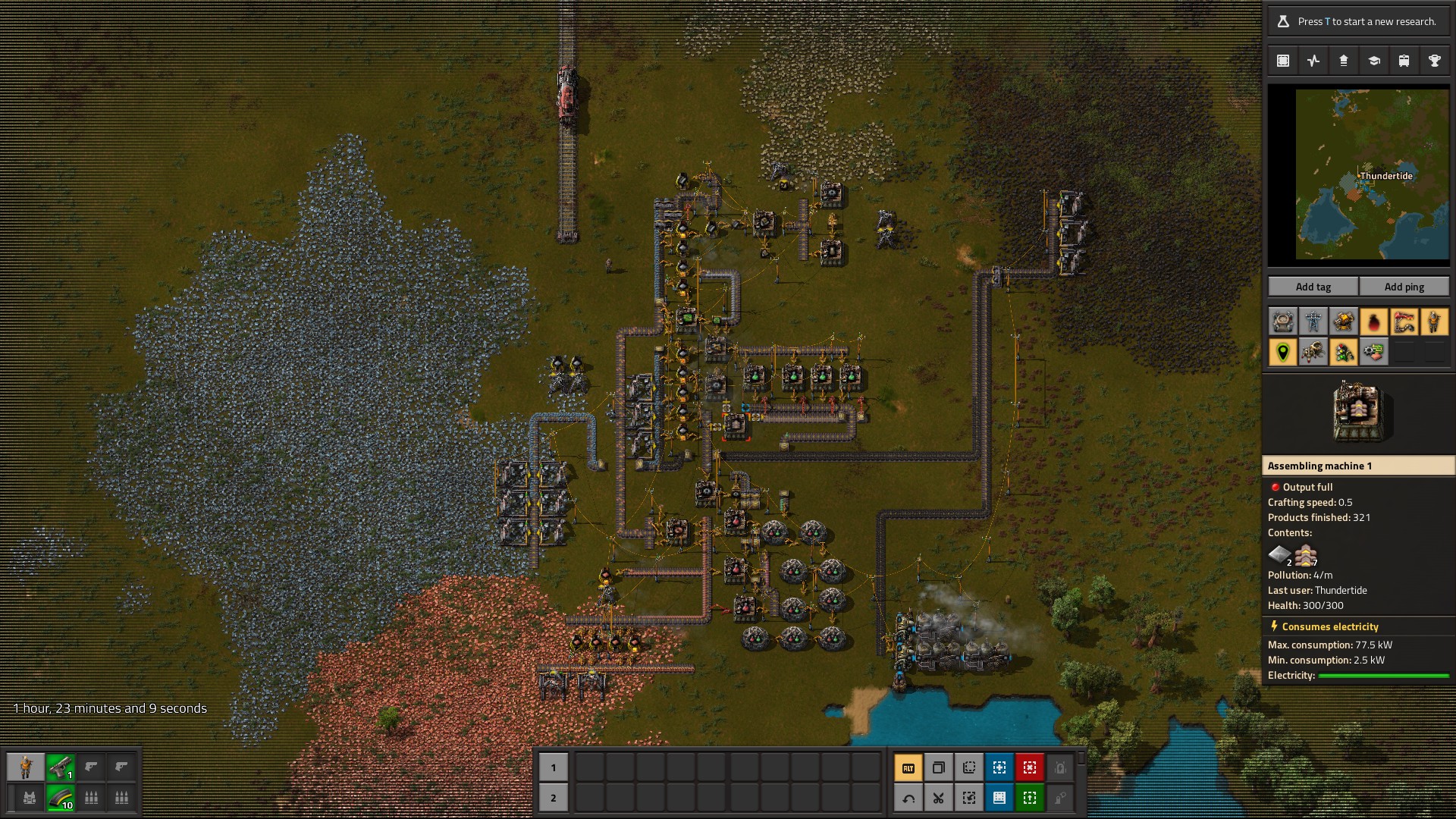Create a new blueprint

click(999, 767)
